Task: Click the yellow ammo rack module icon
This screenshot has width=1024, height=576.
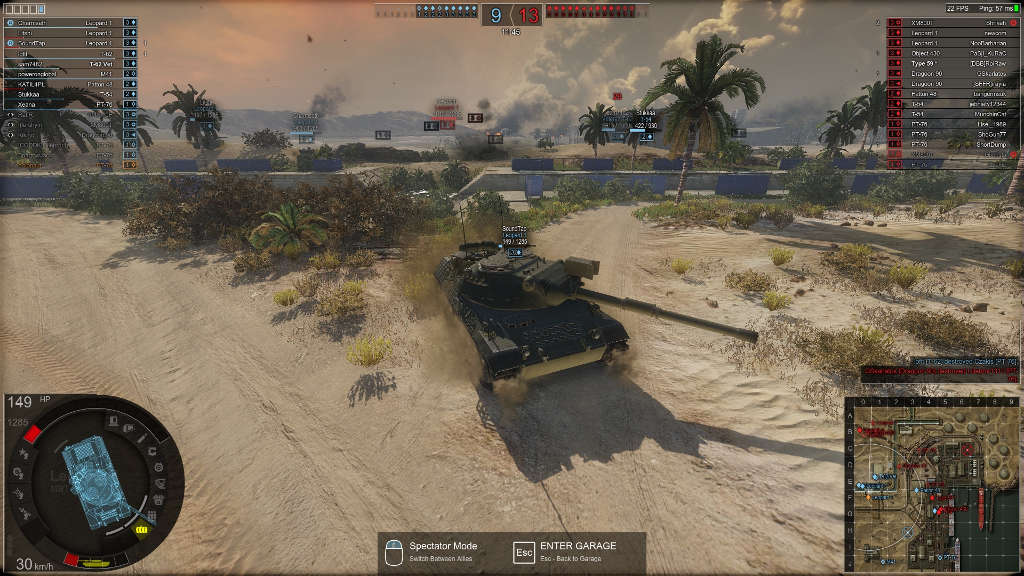Action: [141, 529]
